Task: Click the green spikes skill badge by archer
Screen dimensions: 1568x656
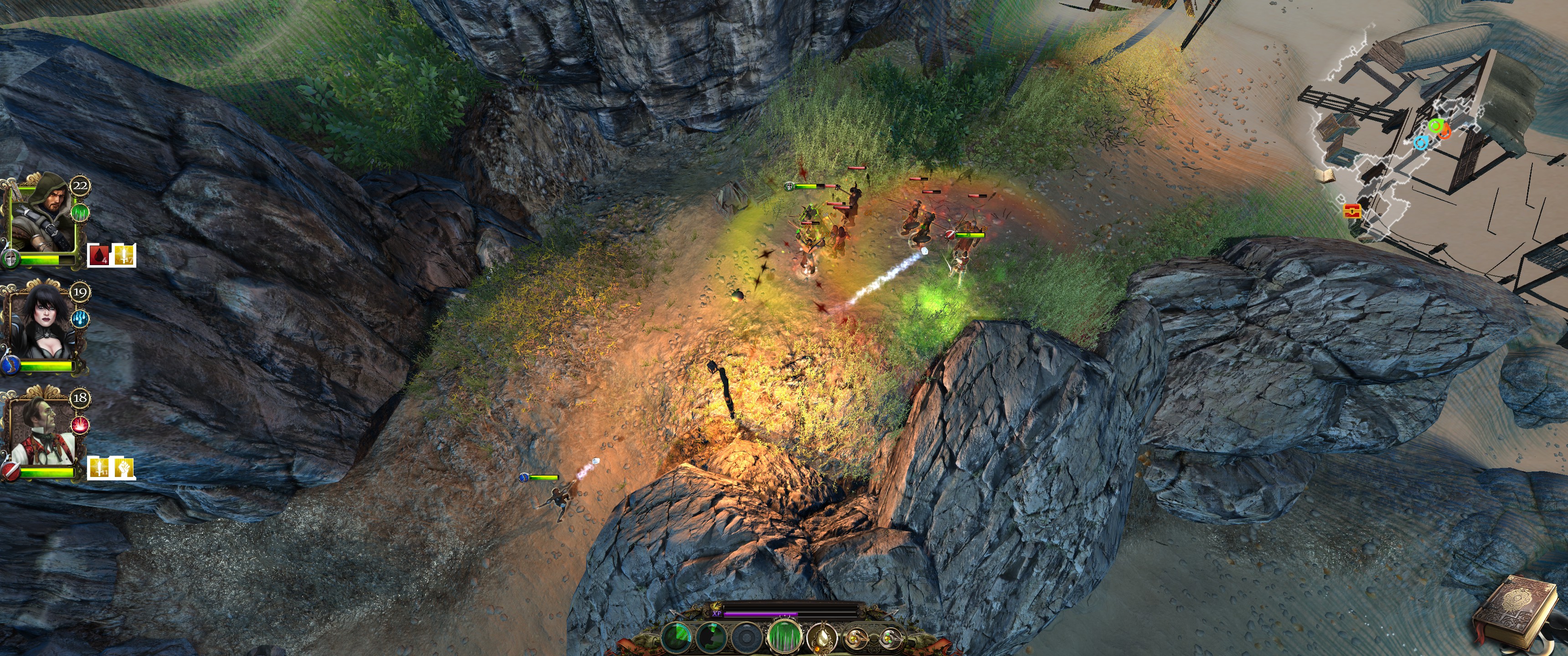Action: 80,212
